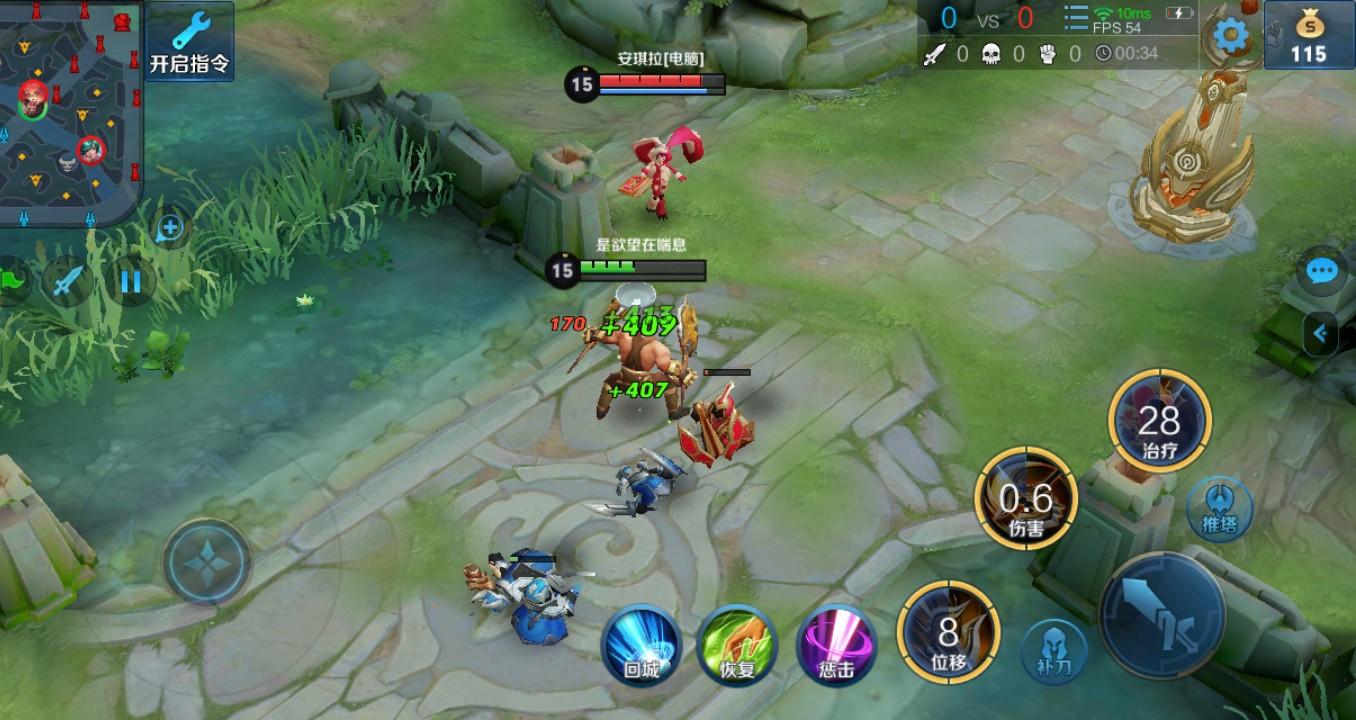Viewport: 1356px width, 720px height.
Task: Show the scoreboard list icon
Action: 1075,19
